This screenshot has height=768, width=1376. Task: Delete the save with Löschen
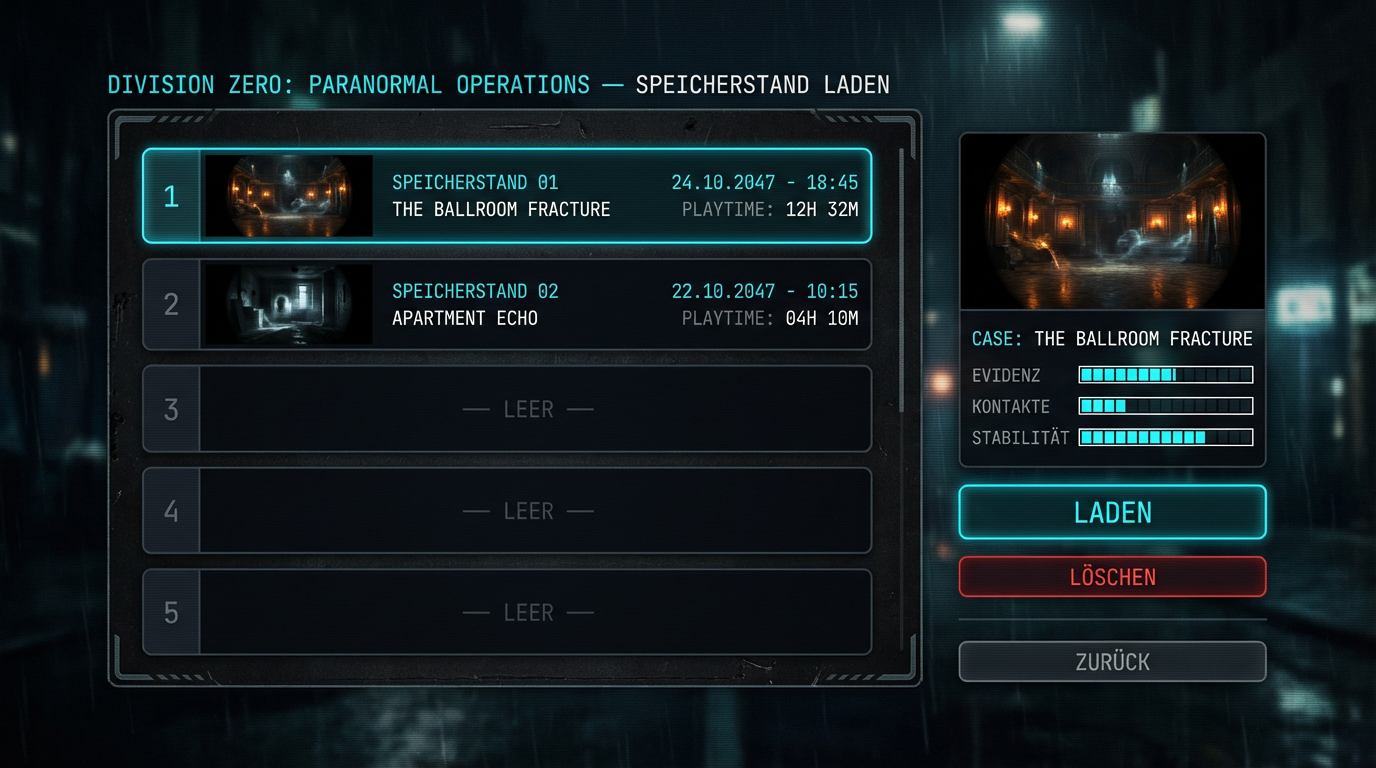coord(1112,577)
